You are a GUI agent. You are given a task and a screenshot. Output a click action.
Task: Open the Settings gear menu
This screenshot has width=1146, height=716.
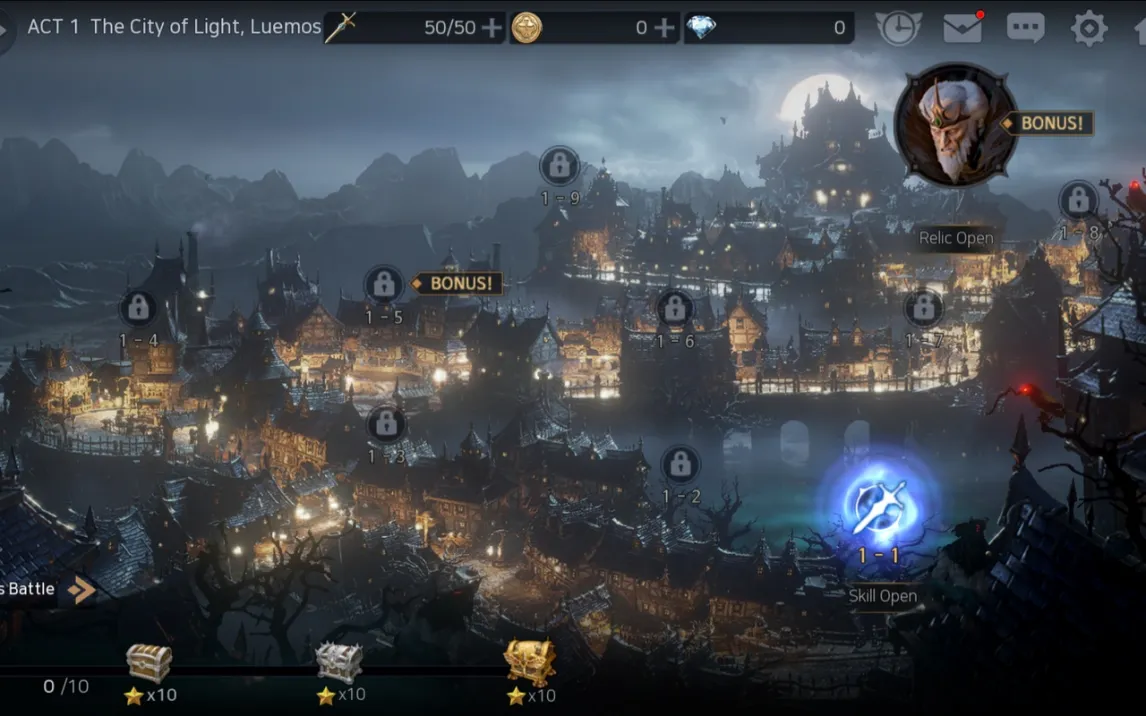[x=1088, y=28]
